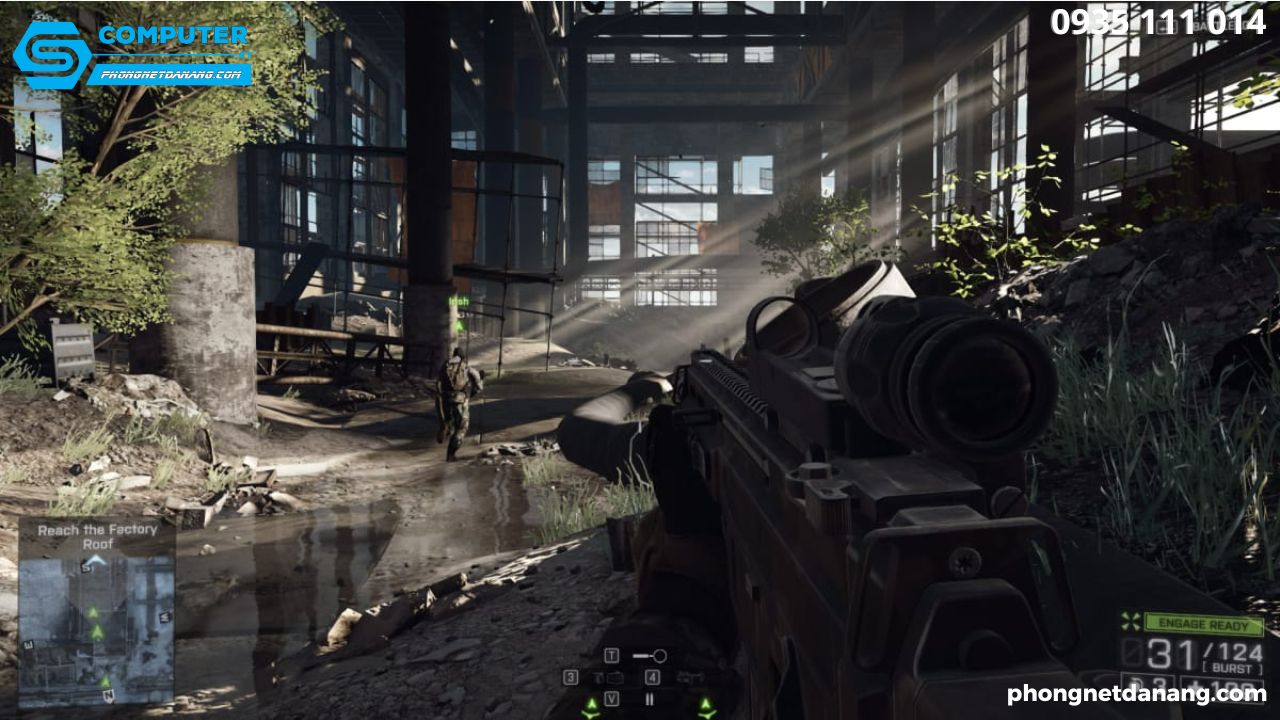
Task: Toggle the ENGAGE READY status banner
Action: [1202, 624]
